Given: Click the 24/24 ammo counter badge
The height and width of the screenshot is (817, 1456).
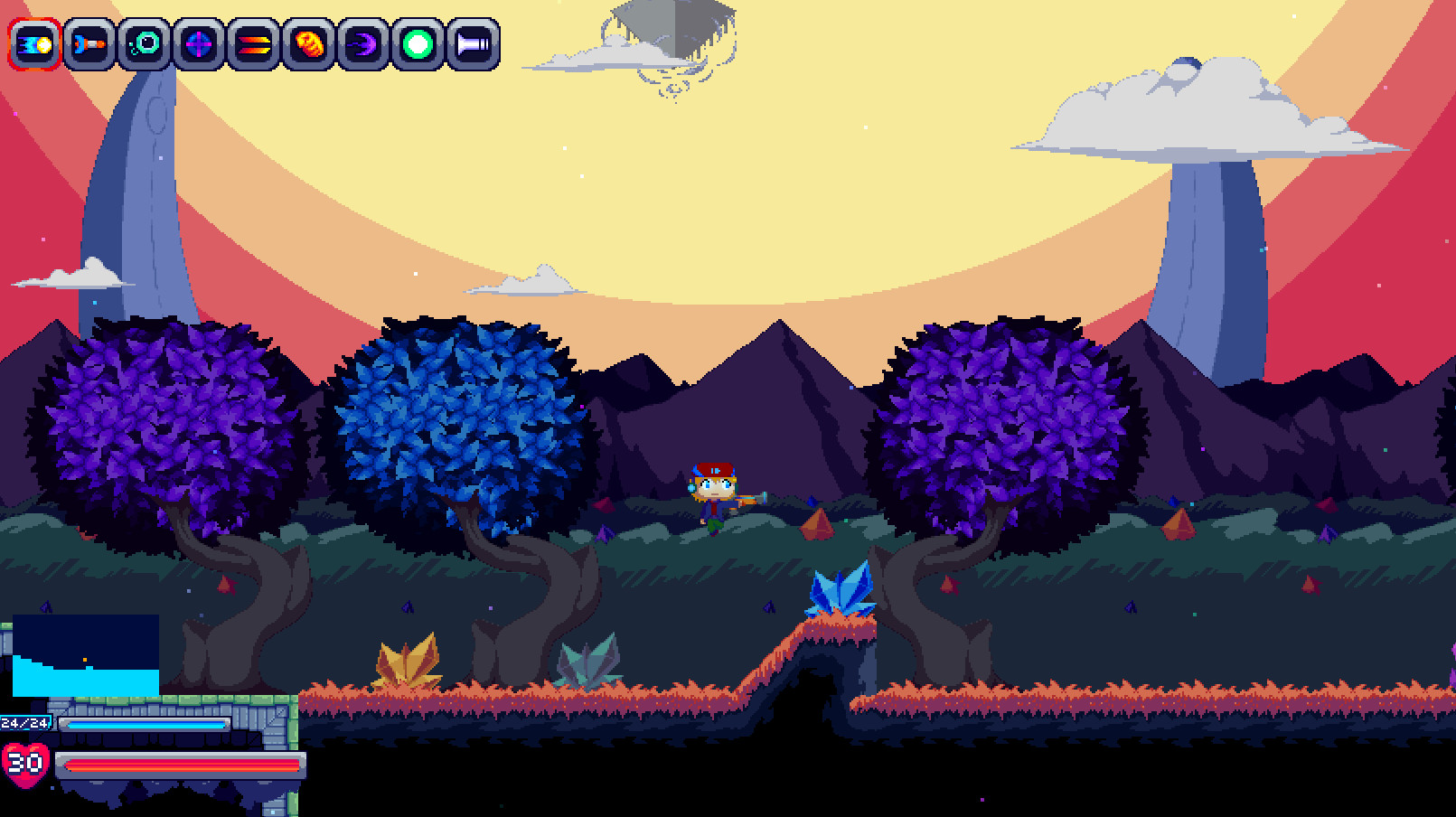Looking at the screenshot, I should coord(27,721).
